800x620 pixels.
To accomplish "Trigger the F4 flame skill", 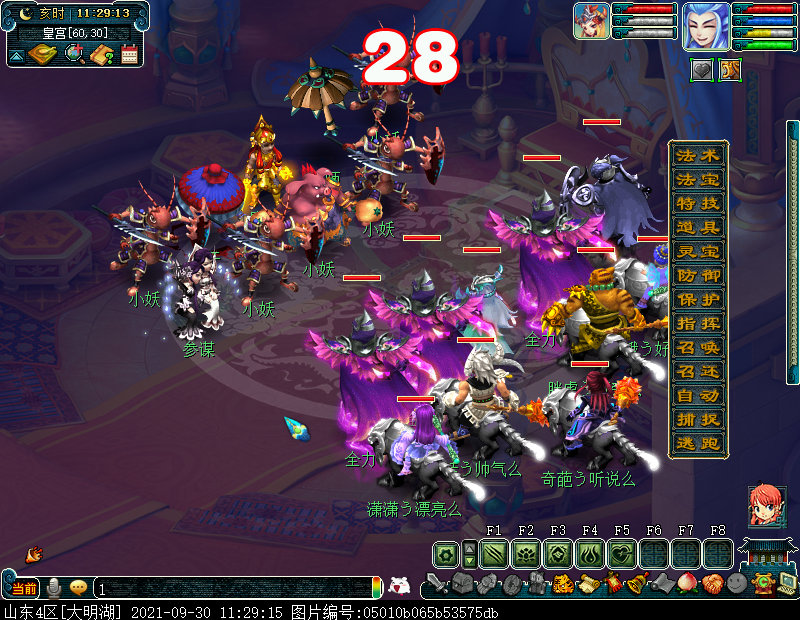I will click(590, 554).
